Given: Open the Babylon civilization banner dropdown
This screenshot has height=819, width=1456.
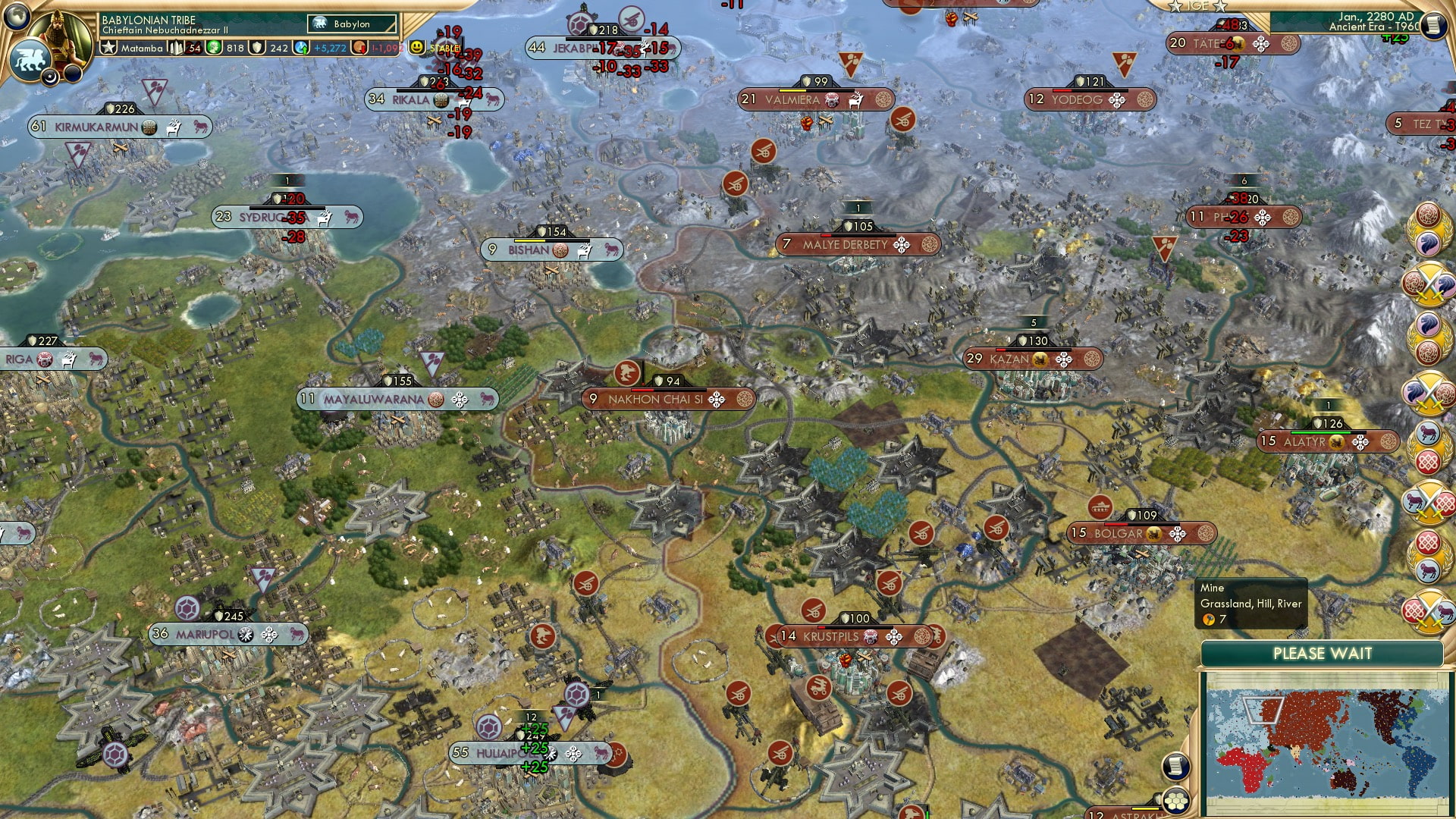Looking at the screenshot, I should coord(353,24).
